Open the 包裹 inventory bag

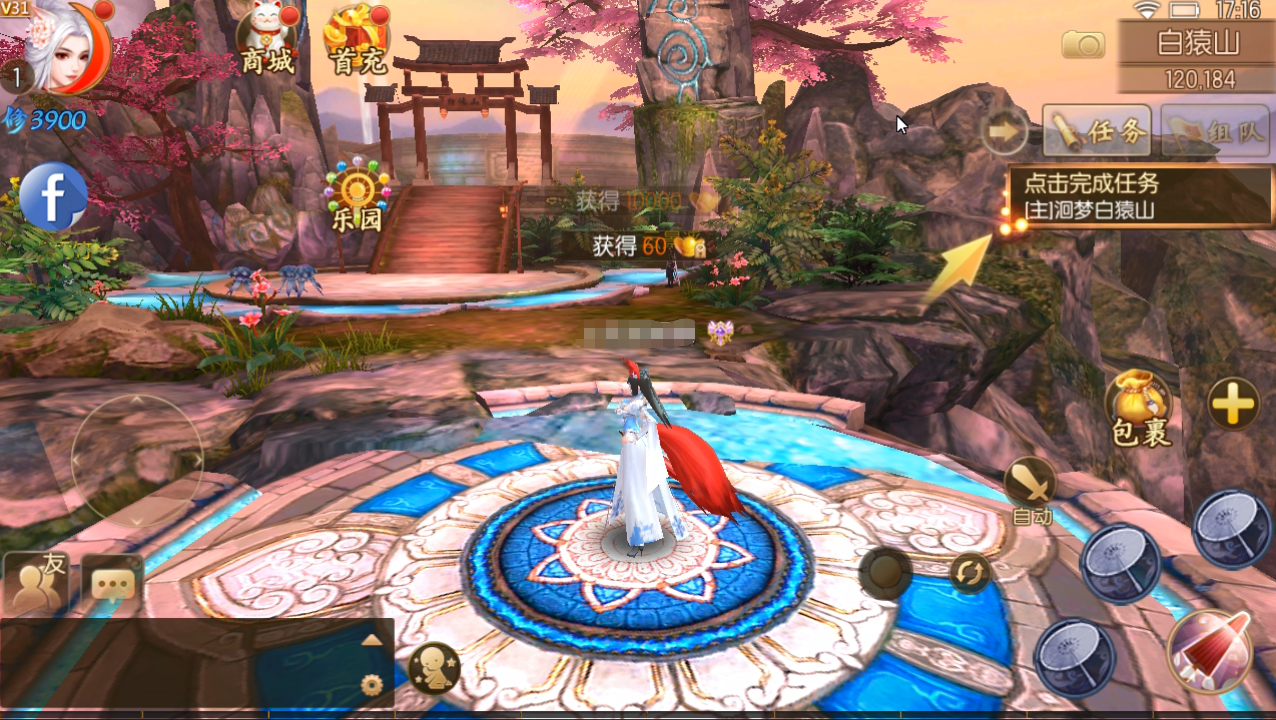point(1140,409)
